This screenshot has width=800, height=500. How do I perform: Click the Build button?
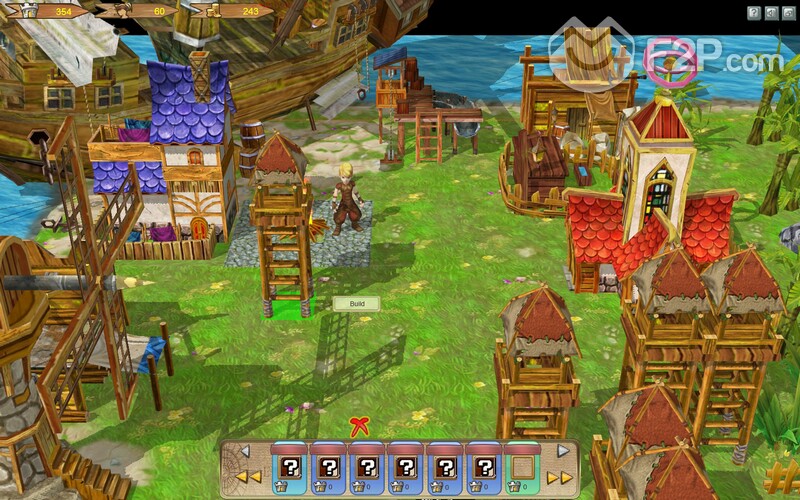356,303
